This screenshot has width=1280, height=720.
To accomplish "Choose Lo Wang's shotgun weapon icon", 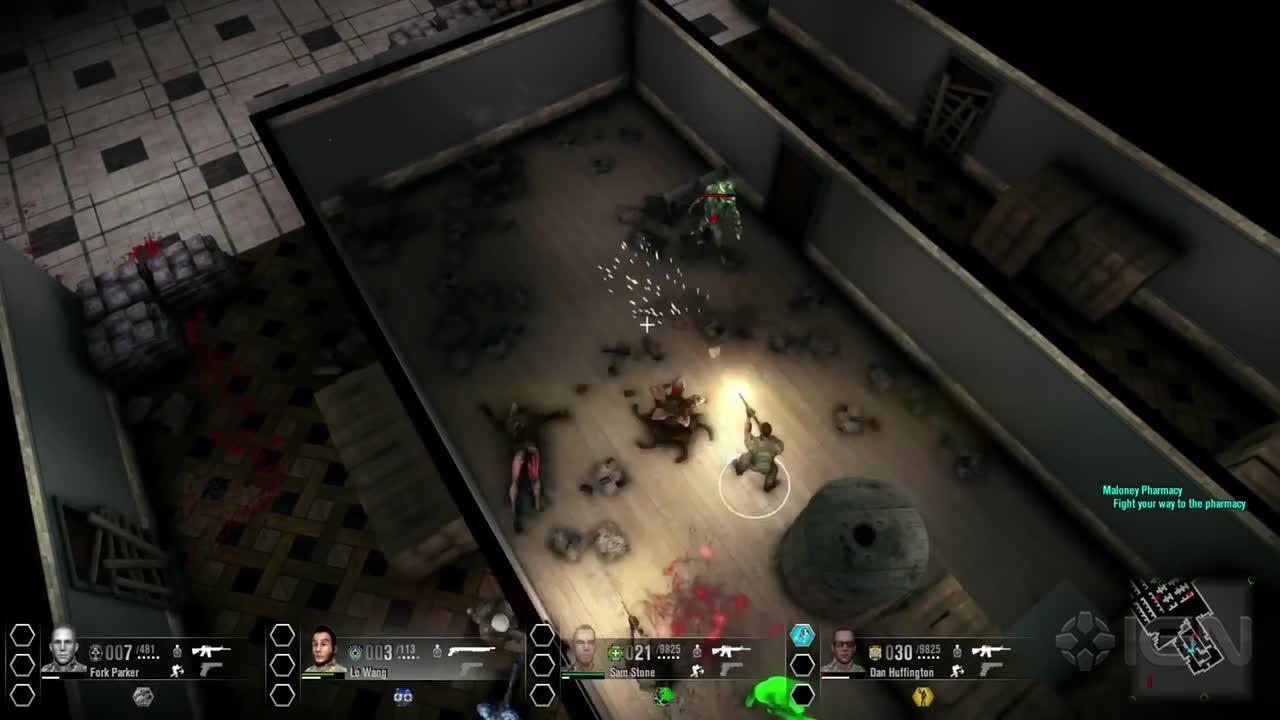I will pyautogui.click(x=472, y=651).
